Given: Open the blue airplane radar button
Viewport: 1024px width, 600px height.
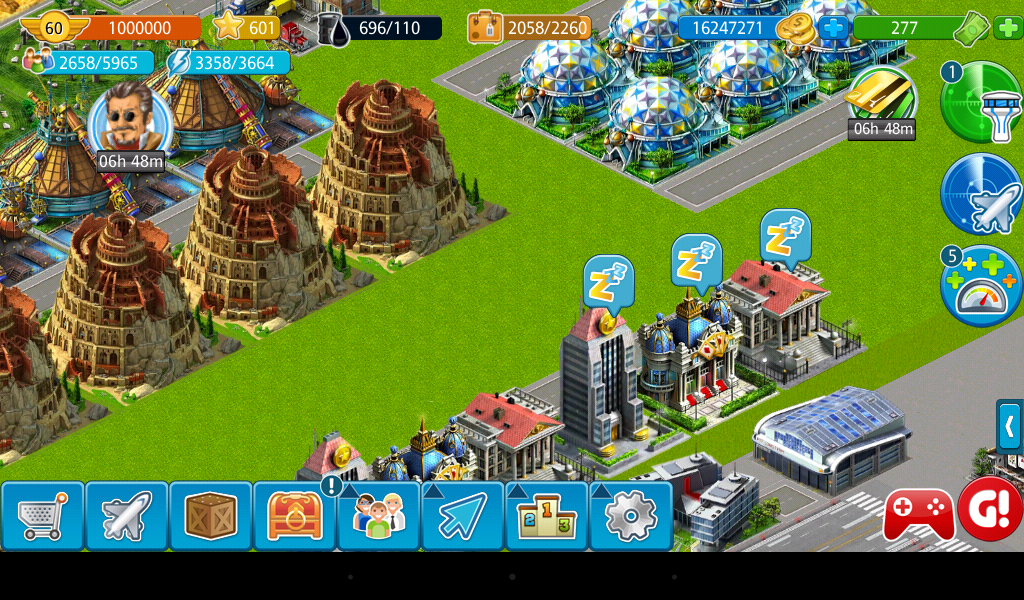Looking at the screenshot, I should pos(981,194).
